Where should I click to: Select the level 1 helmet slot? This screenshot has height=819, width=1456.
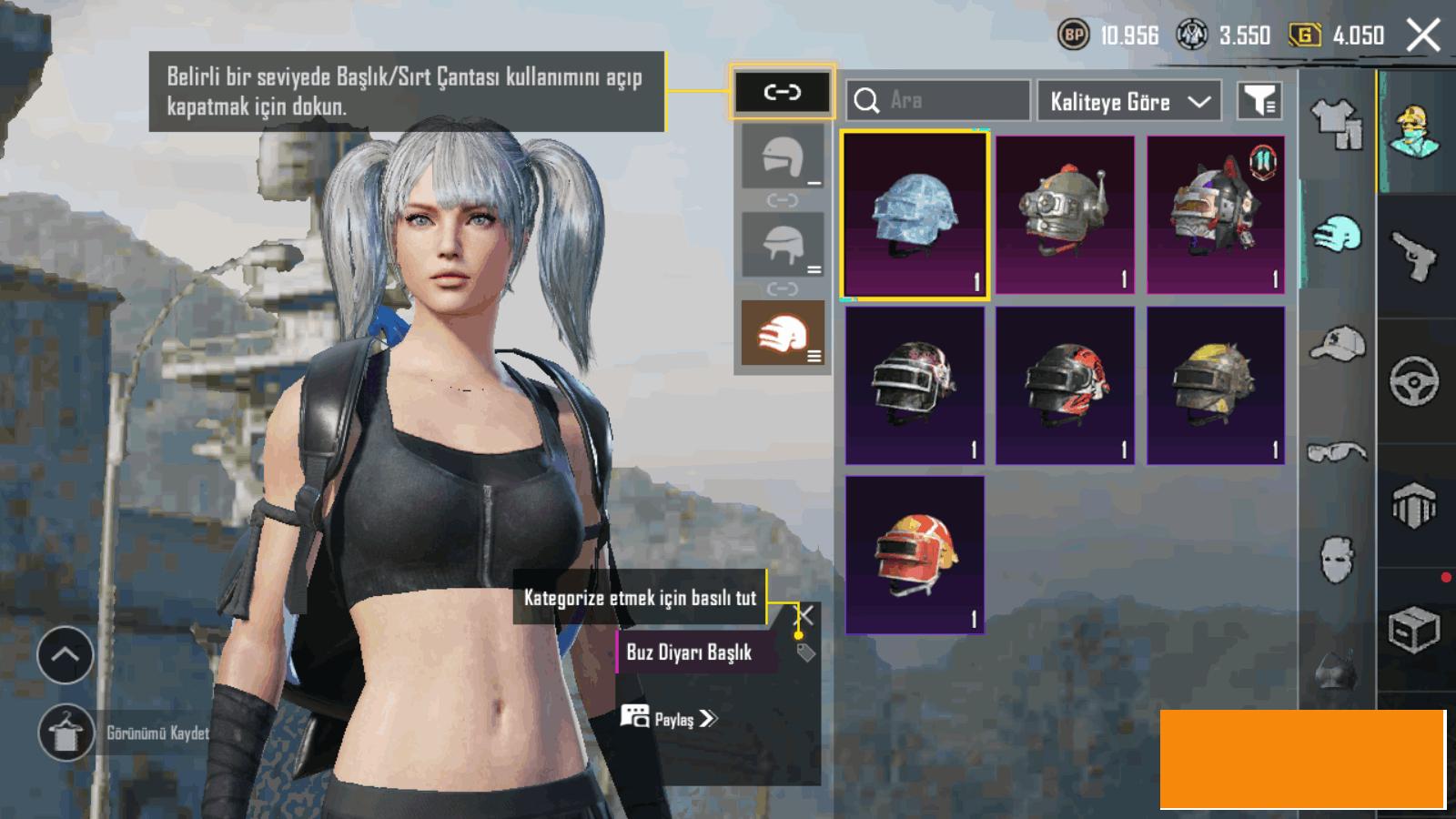pos(783,157)
